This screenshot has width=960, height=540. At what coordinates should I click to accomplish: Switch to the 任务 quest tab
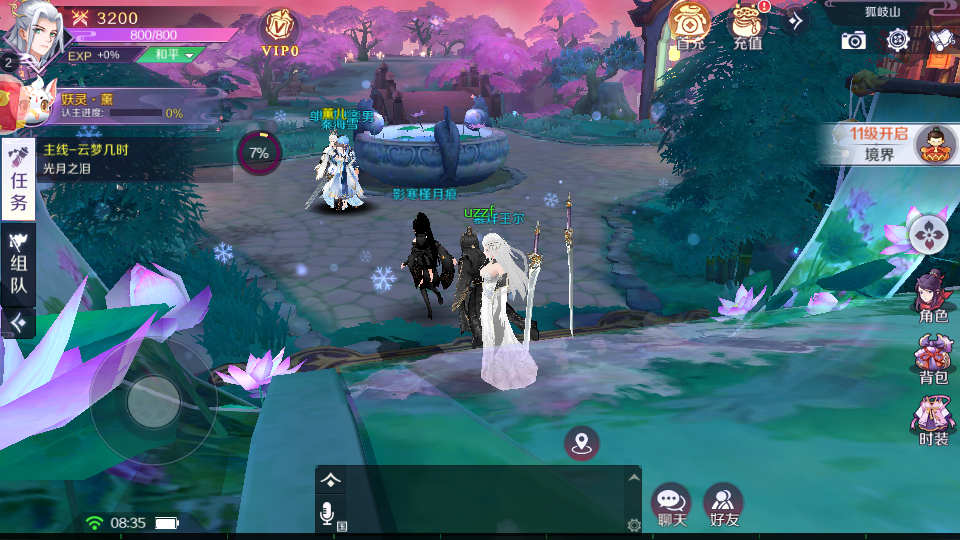pos(18,180)
